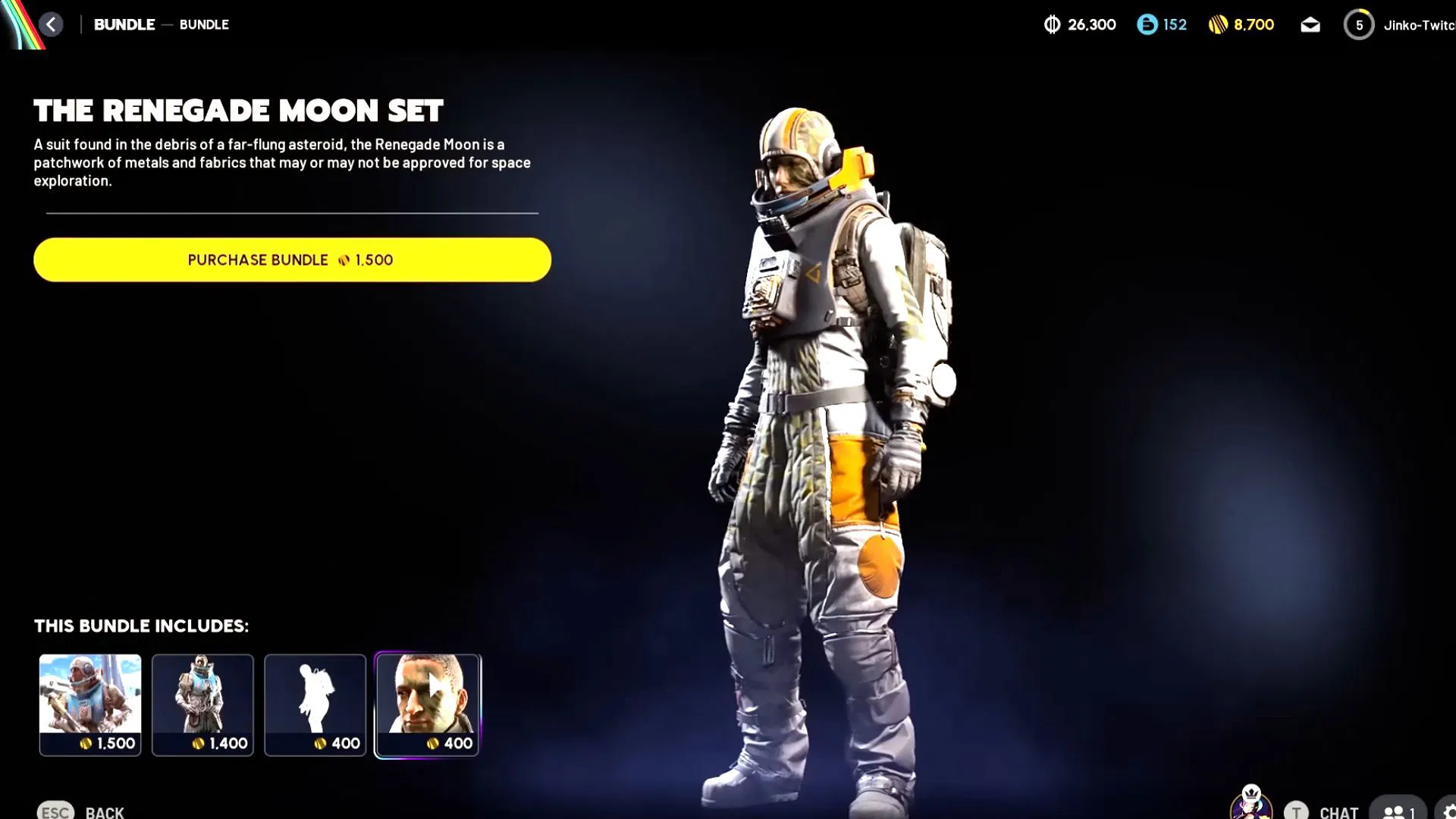The width and height of the screenshot is (1456, 819).
Task: Click the white credits currency icon
Action: click(1053, 24)
